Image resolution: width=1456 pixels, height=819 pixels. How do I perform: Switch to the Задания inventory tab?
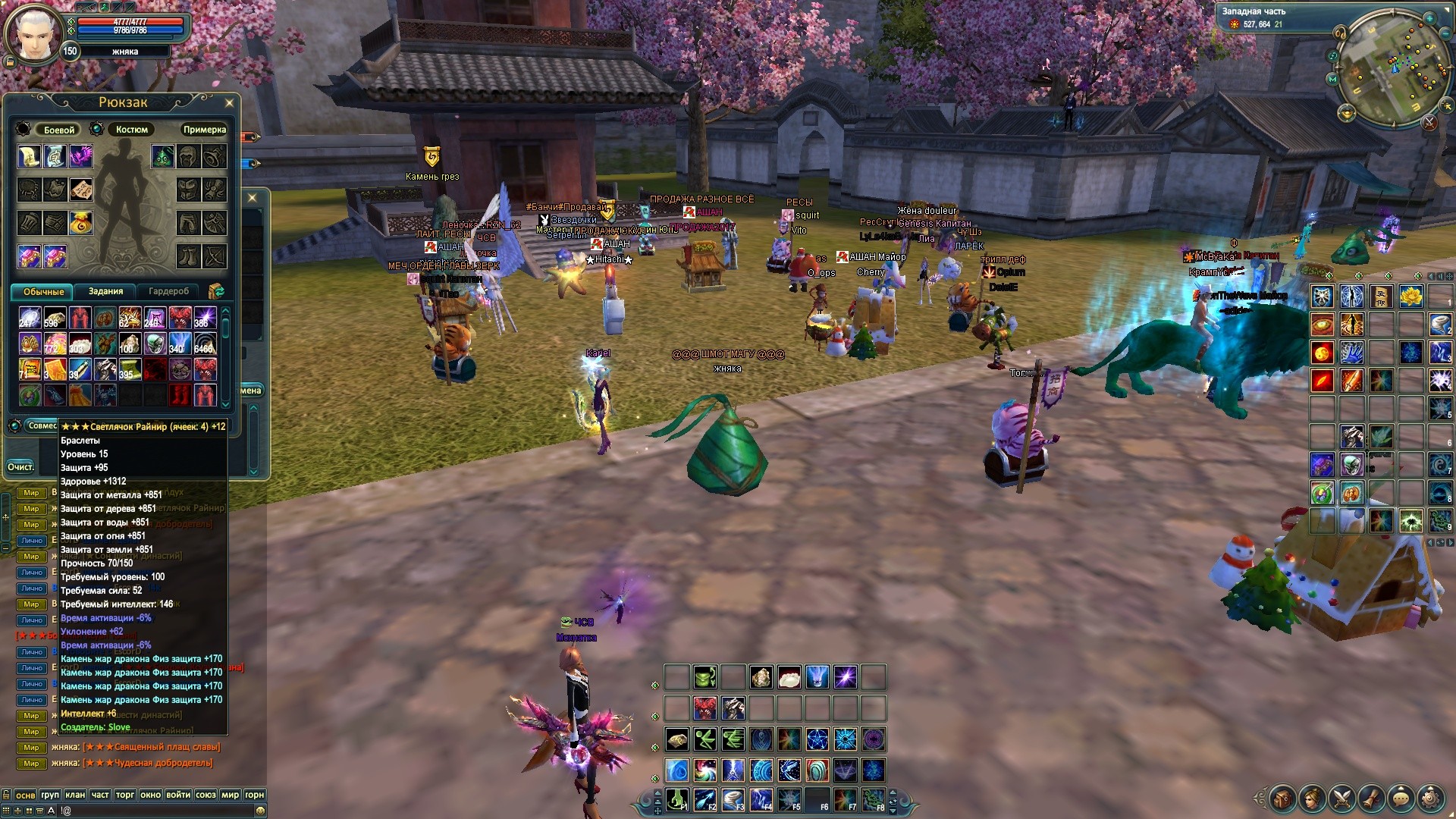click(x=105, y=291)
